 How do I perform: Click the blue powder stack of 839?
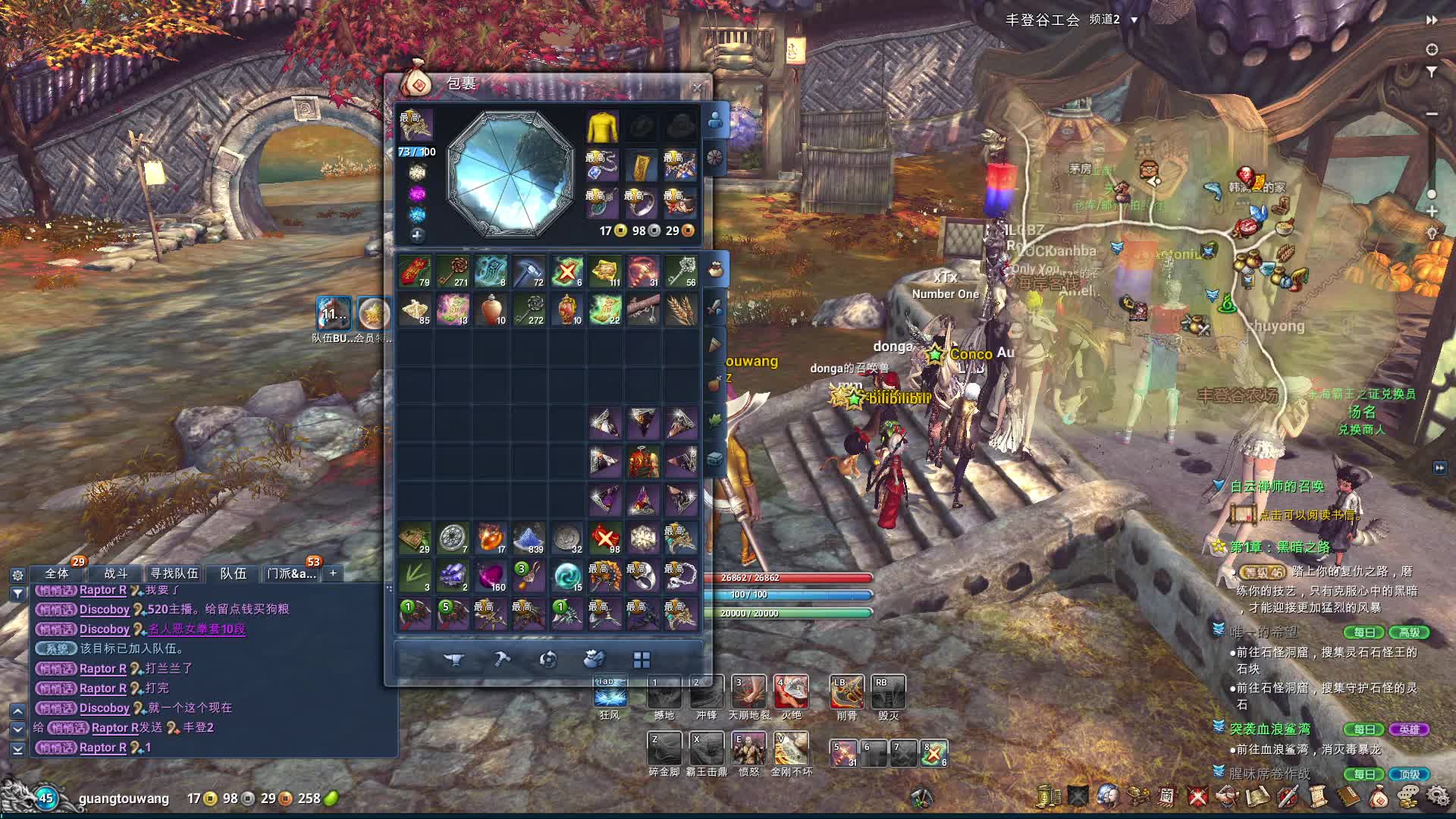[529, 538]
